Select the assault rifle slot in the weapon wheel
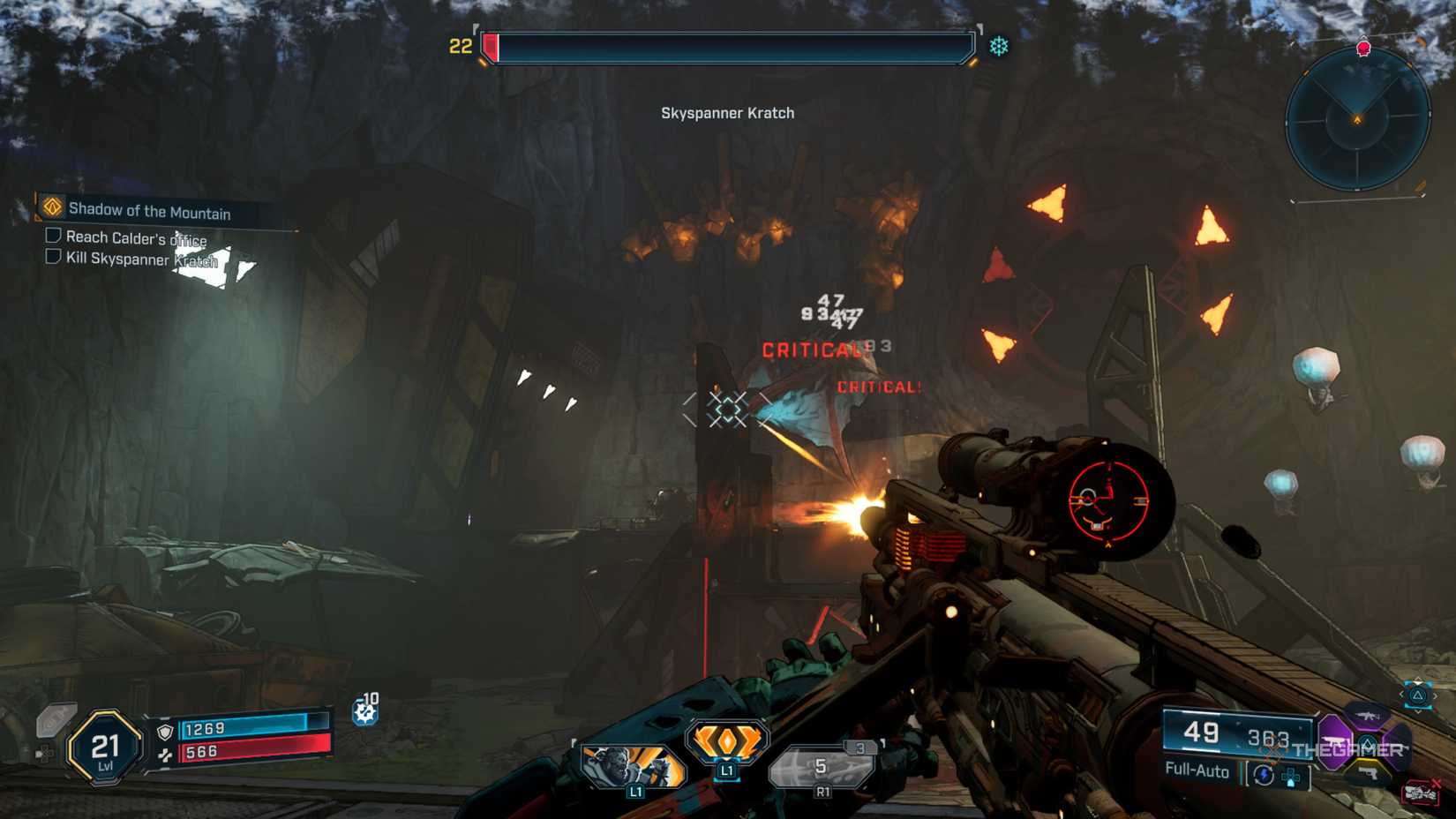1456x819 pixels. click(1367, 717)
